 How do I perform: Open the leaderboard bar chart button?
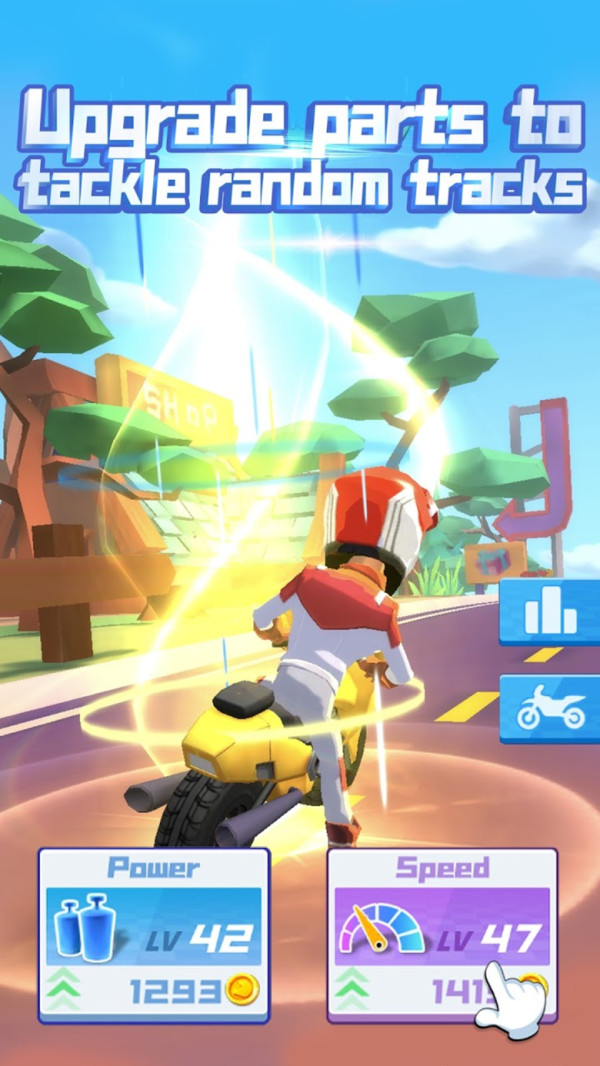(x=550, y=610)
